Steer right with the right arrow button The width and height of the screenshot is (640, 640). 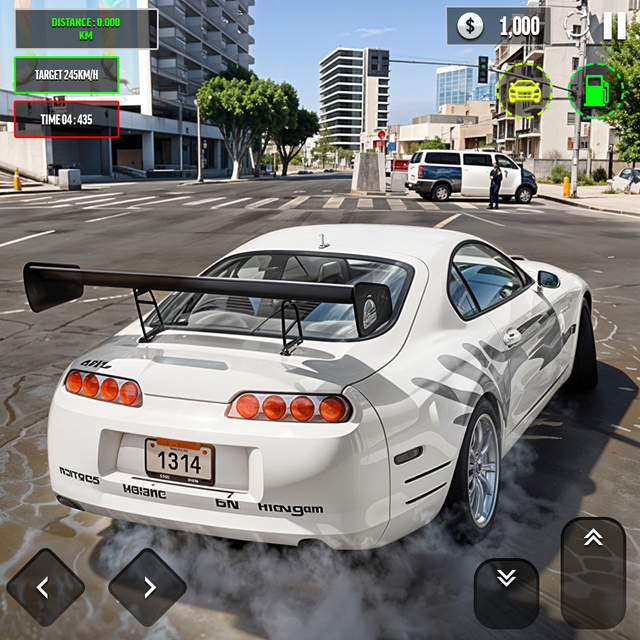pos(147,587)
